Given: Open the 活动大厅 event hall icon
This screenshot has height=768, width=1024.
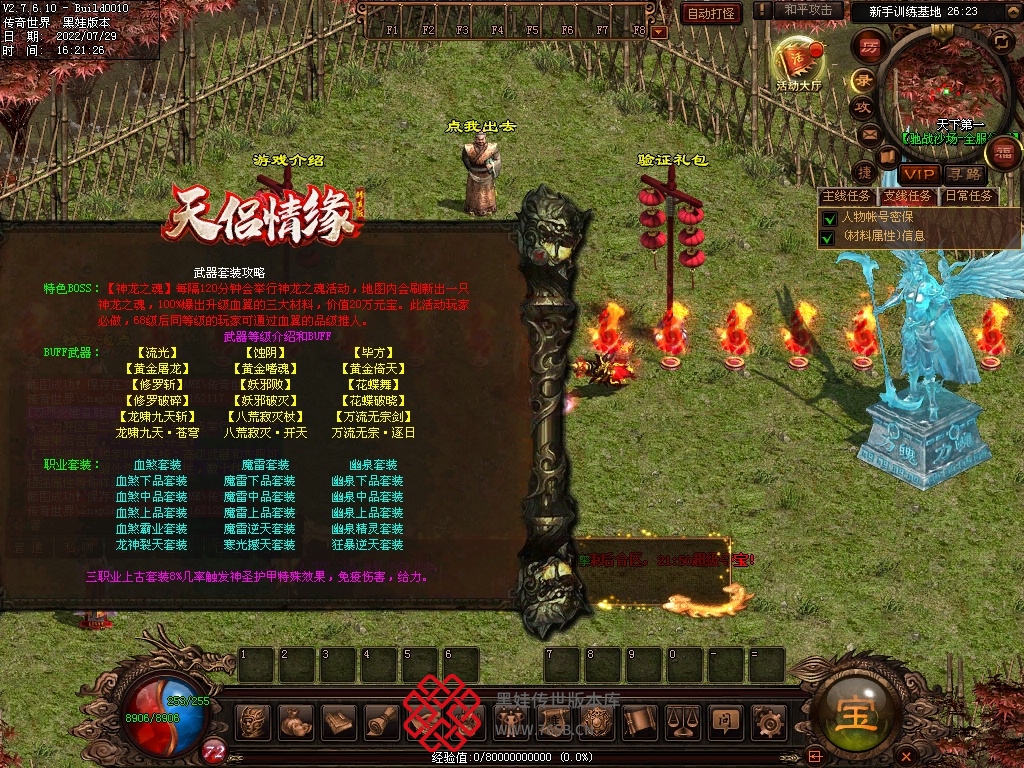Looking at the screenshot, I should click(798, 63).
